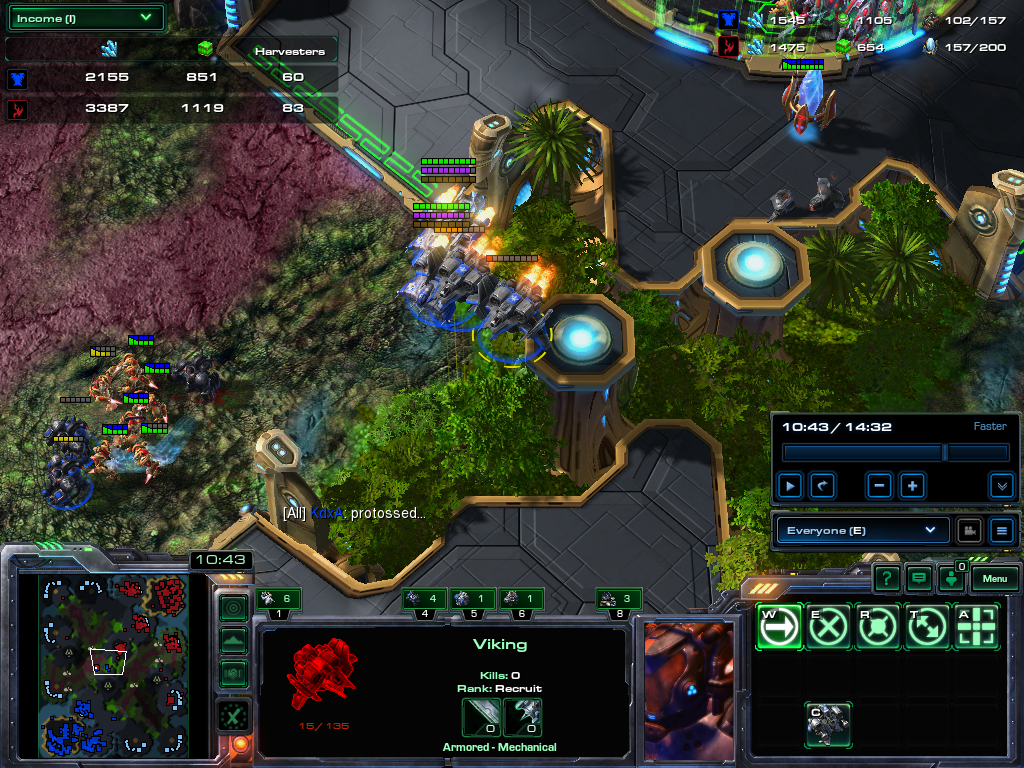This screenshot has width=1024, height=768.
Task: Select the Stop command
Action: (x=828, y=627)
